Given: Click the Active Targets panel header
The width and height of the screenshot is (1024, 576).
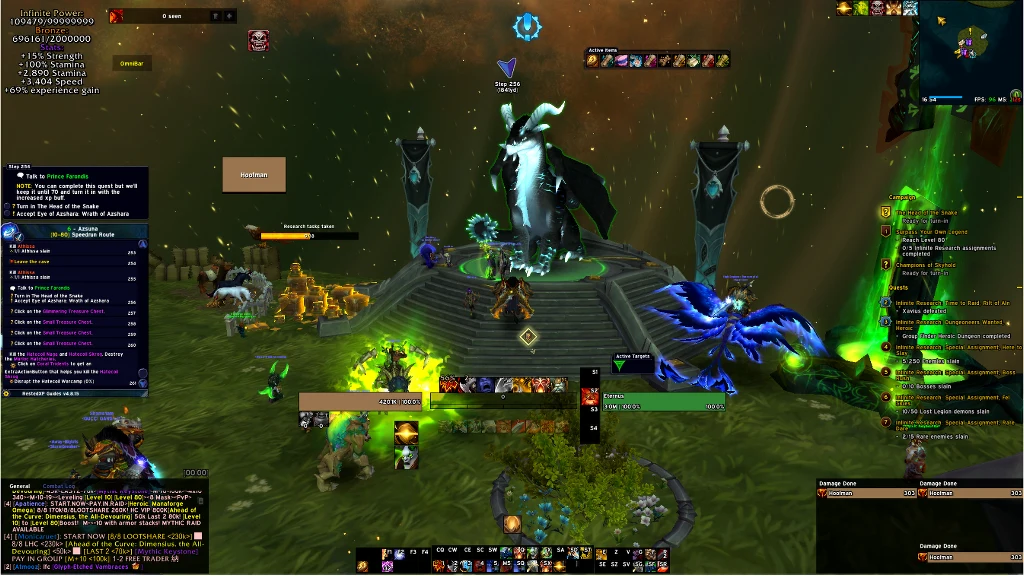Looking at the screenshot, I should point(631,356).
